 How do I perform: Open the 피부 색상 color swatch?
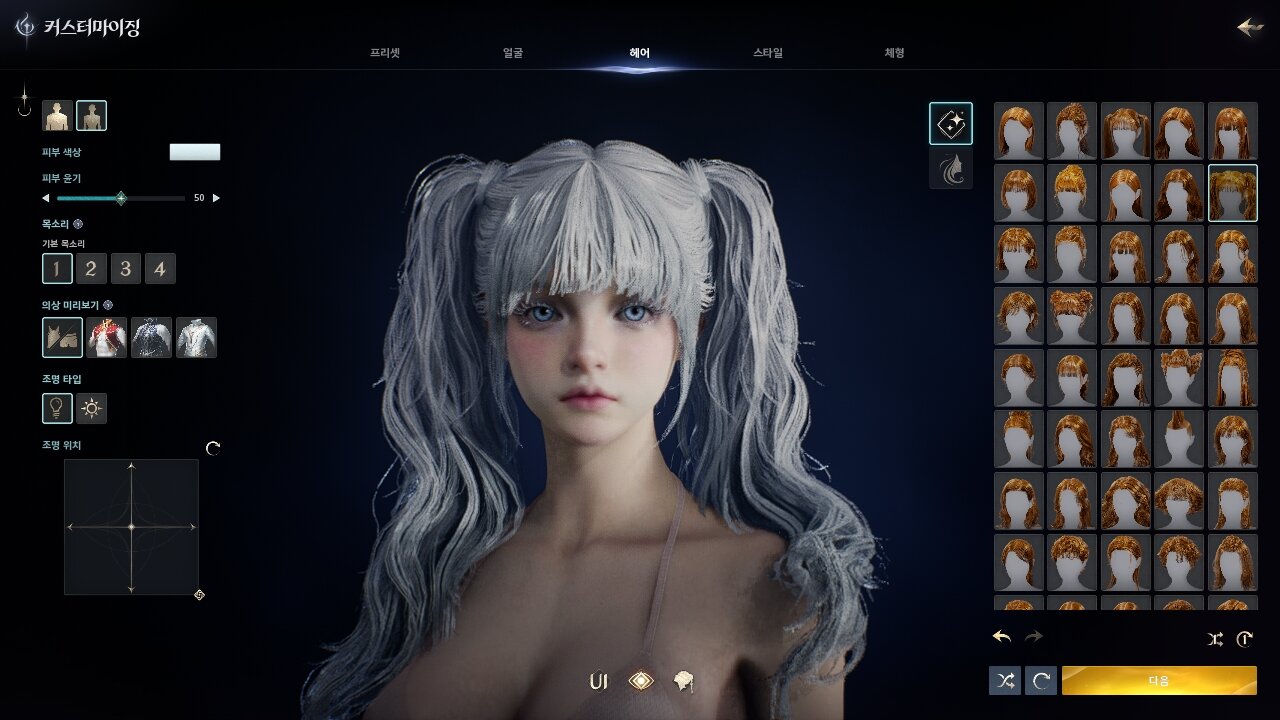tap(195, 152)
